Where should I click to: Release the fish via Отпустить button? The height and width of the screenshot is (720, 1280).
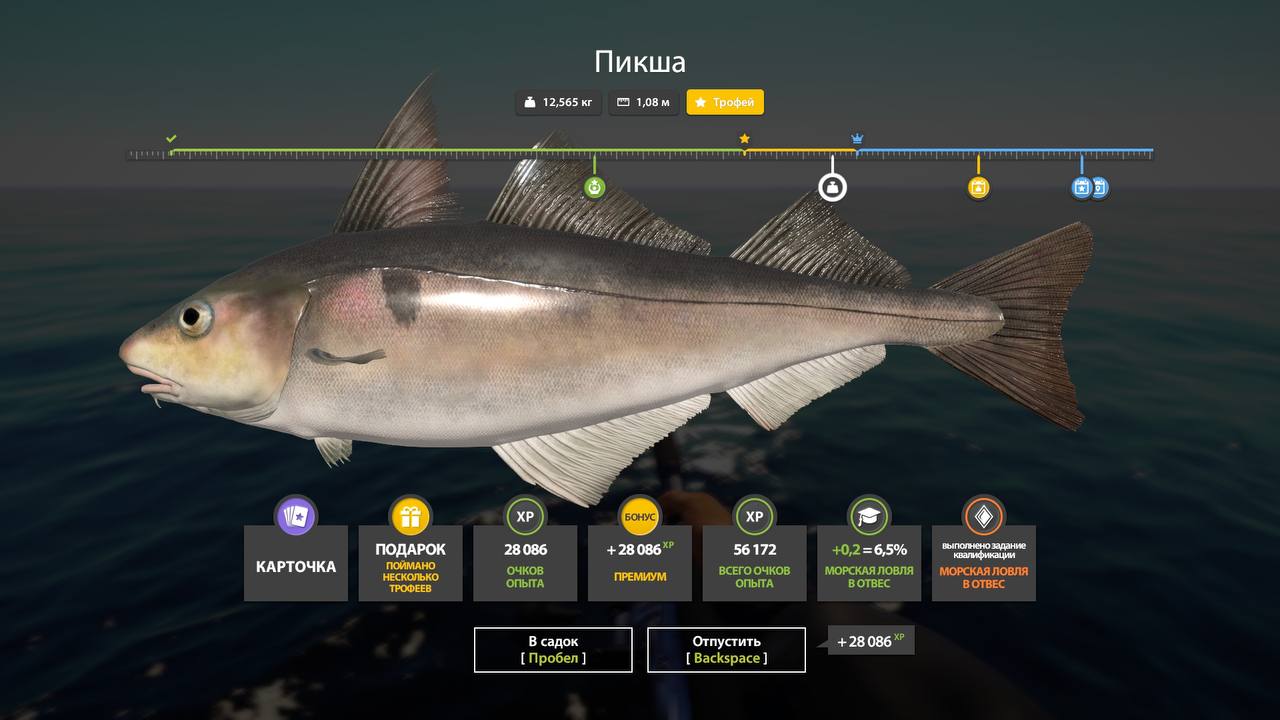(726, 649)
